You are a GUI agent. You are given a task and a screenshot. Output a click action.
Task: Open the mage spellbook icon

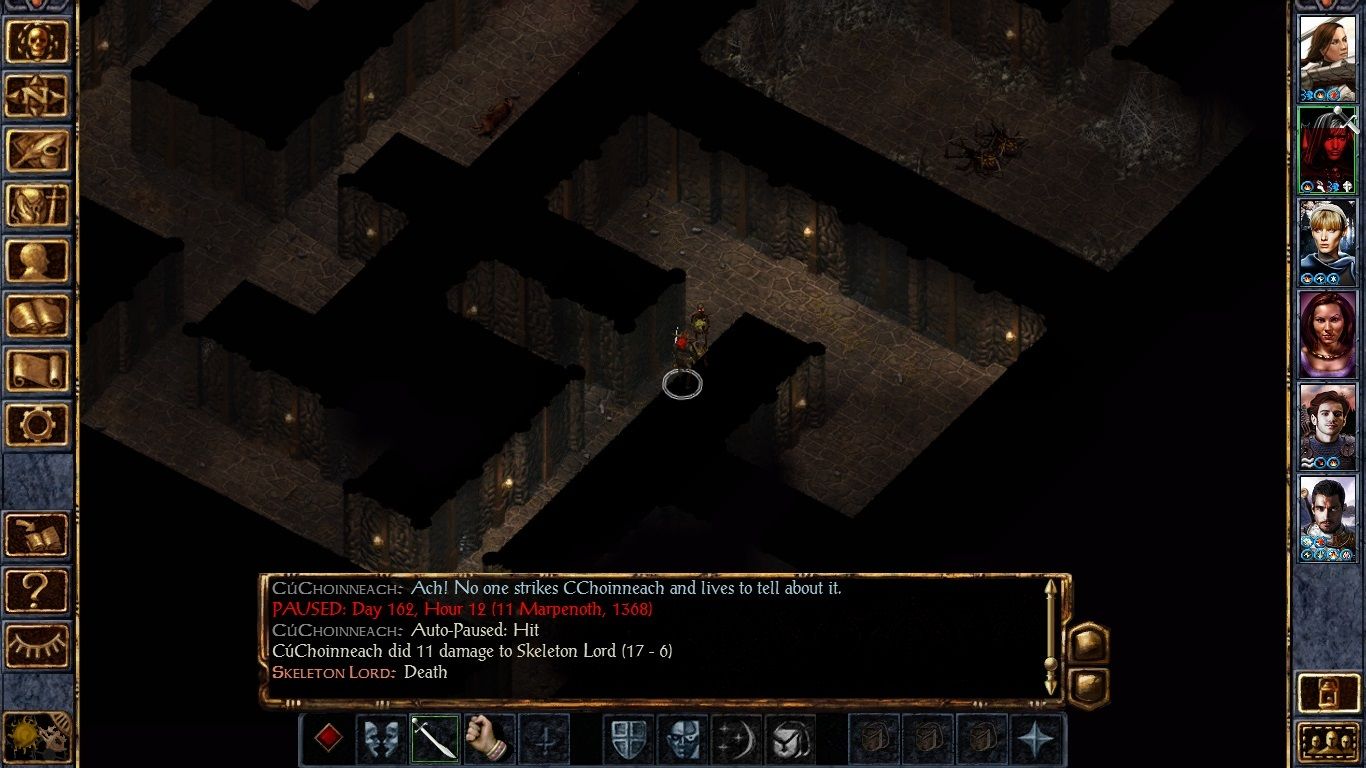tap(38, 316)
